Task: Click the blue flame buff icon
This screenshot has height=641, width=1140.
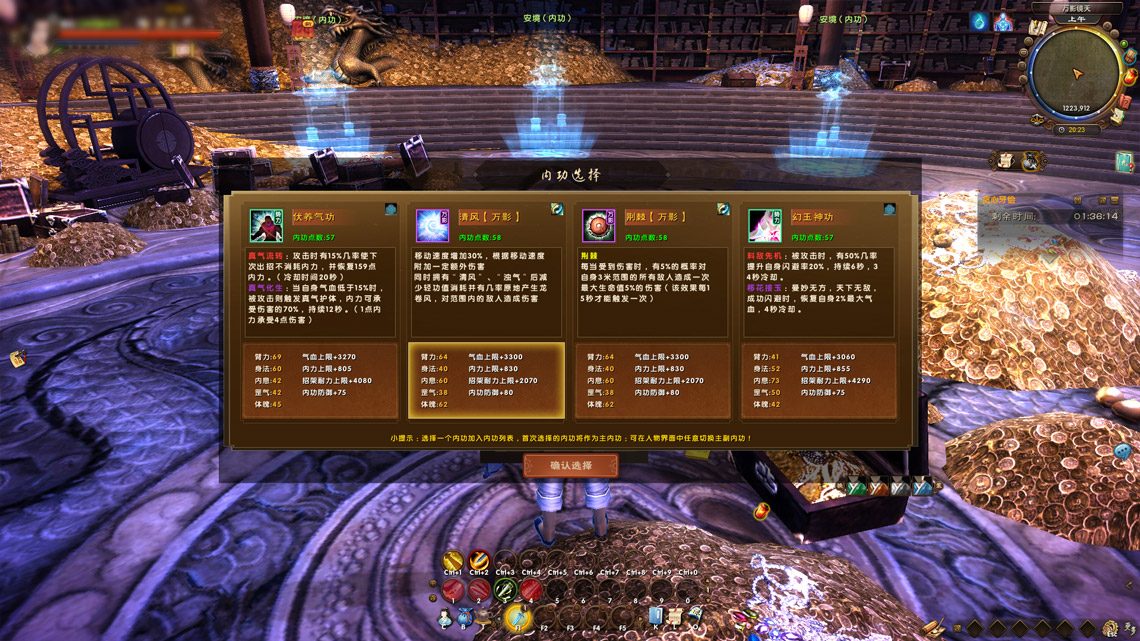Action: 979,21
